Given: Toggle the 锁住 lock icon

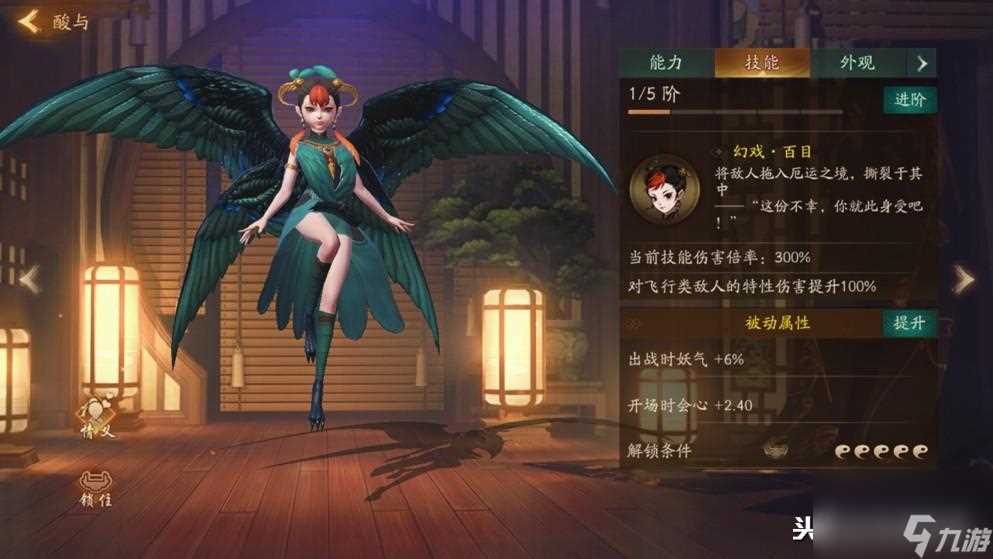Looking at the screenshot, I should pos(98,486).
